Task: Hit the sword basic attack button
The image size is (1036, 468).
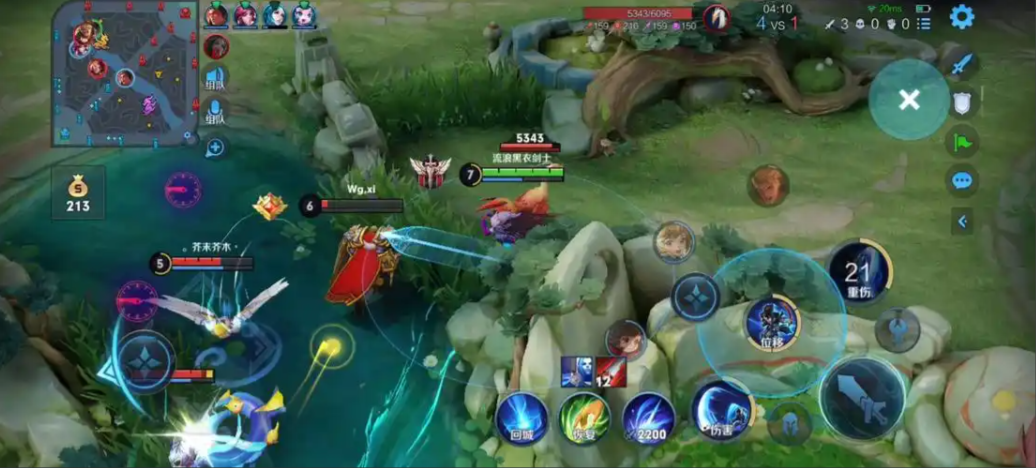Action: [862, 396]
